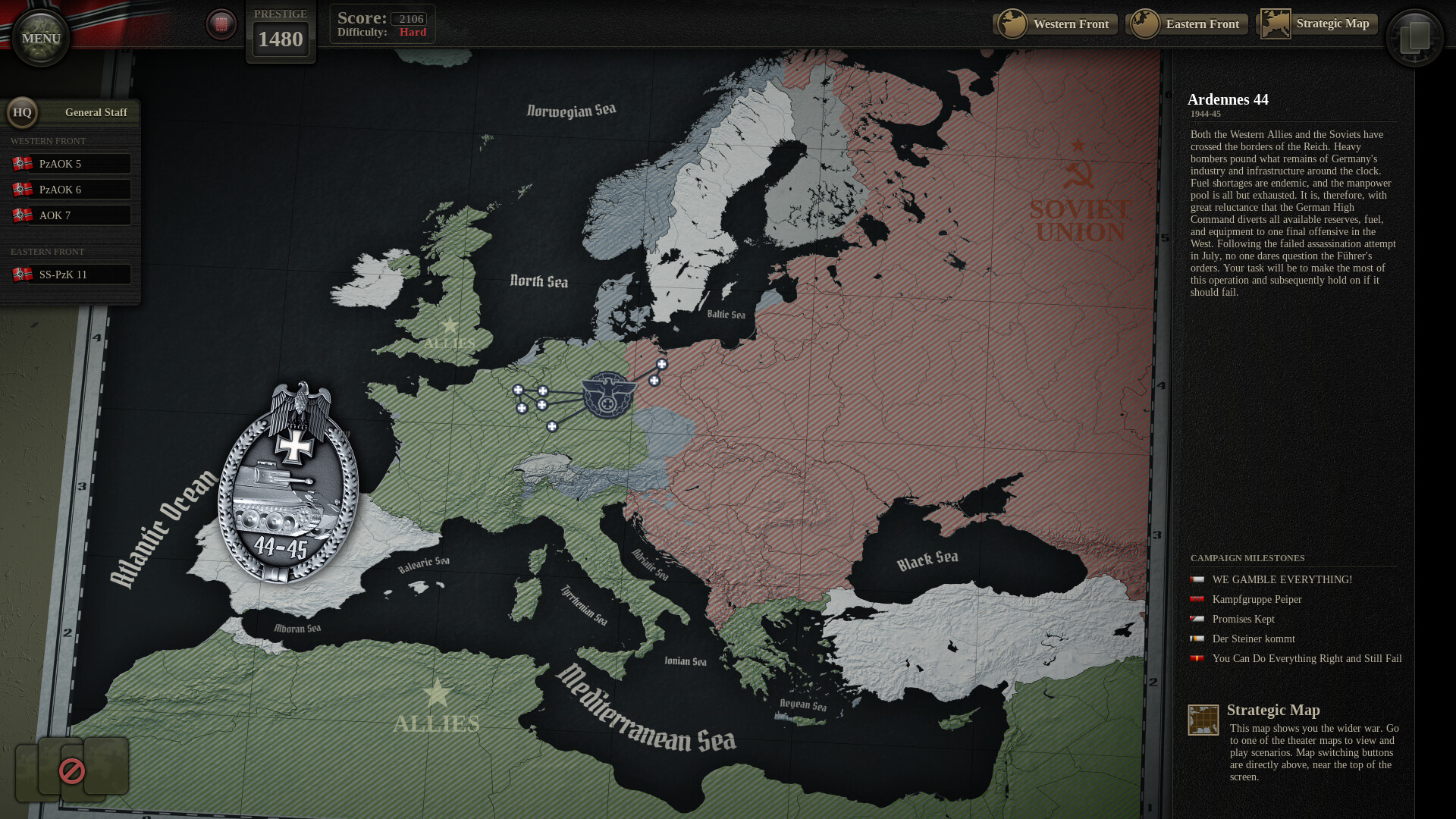Open the General Staff panel
This screenshot has width=1456, height=819.
coord(96,112)
